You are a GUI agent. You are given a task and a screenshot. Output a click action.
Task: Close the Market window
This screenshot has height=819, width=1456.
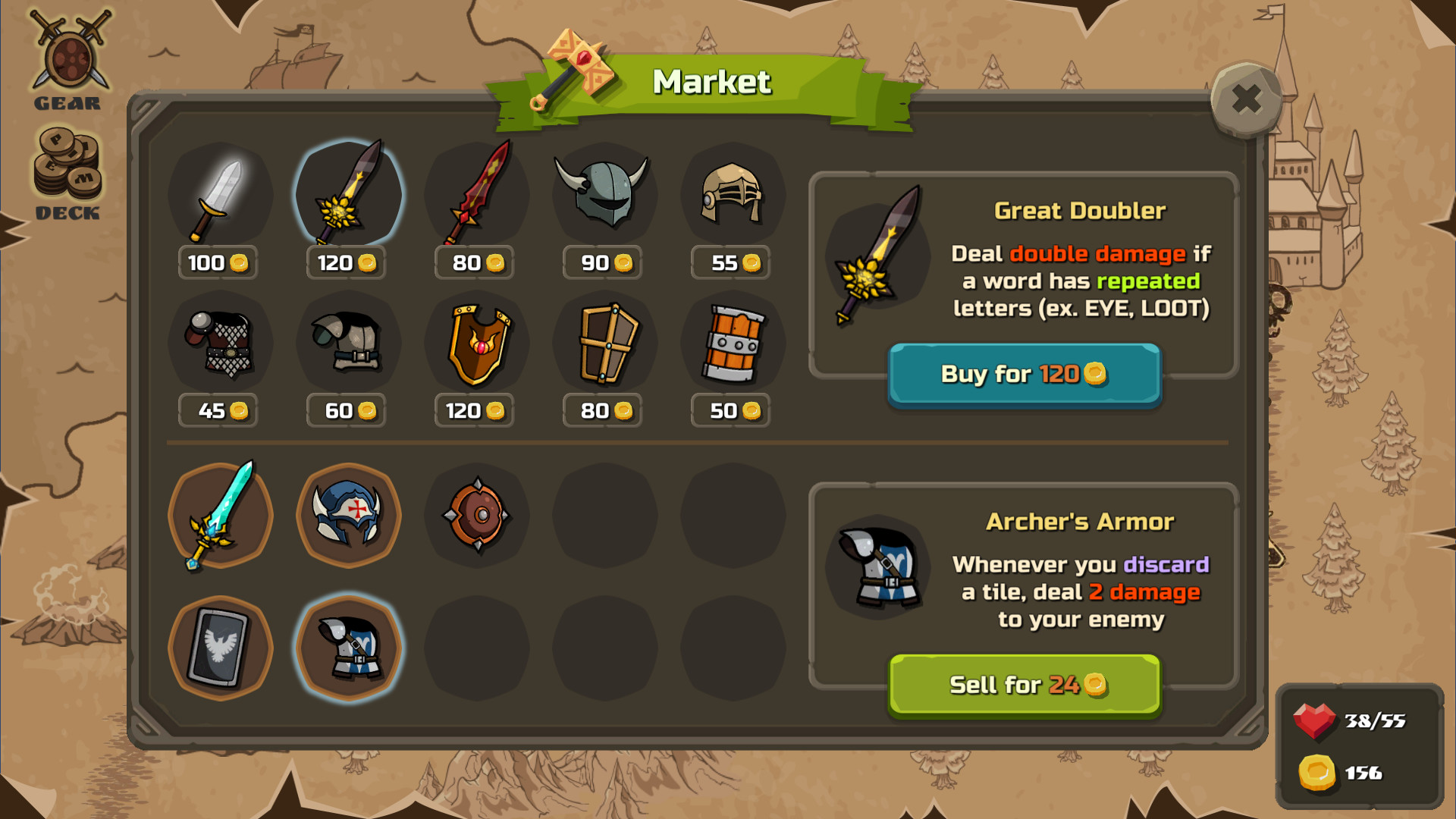[x=1246, y=99]
